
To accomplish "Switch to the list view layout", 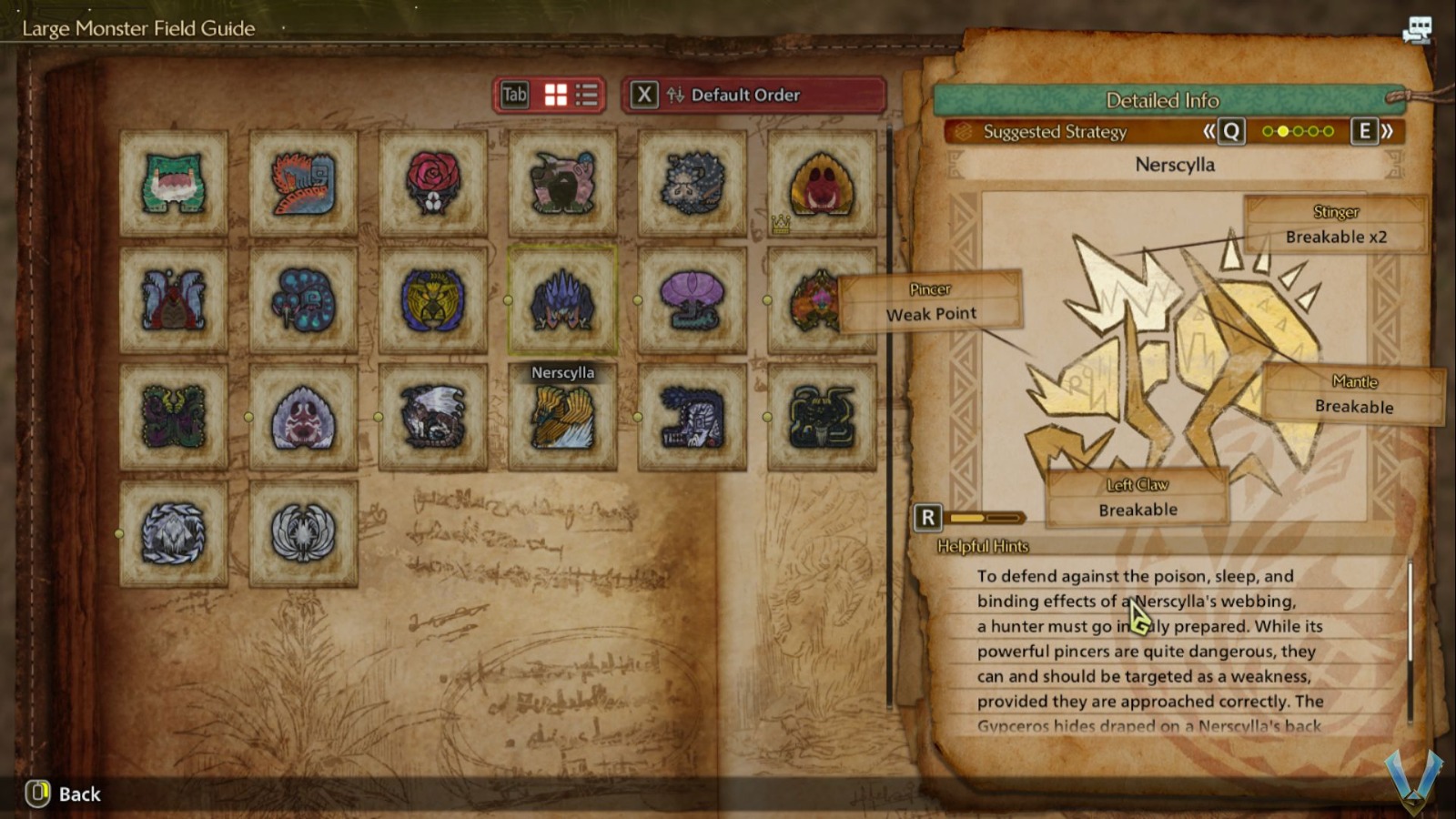I will (x=587, y=95).
